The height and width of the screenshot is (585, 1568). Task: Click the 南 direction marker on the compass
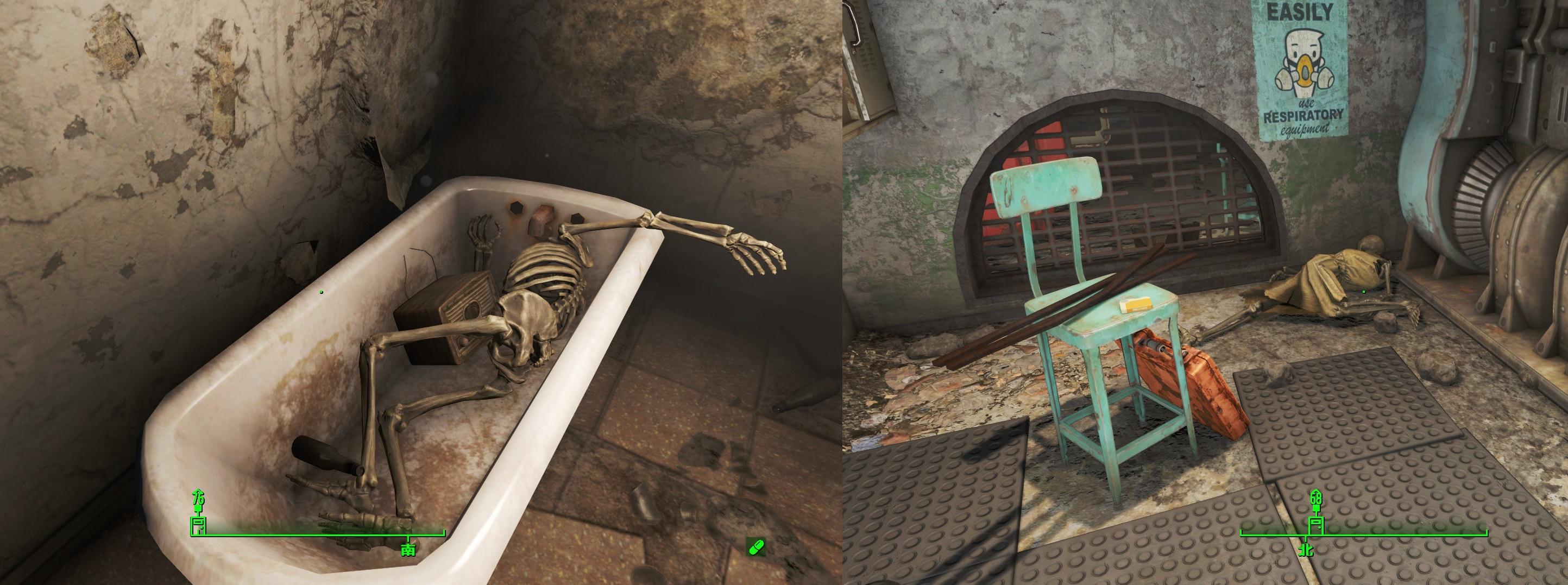tap(407, 549)
